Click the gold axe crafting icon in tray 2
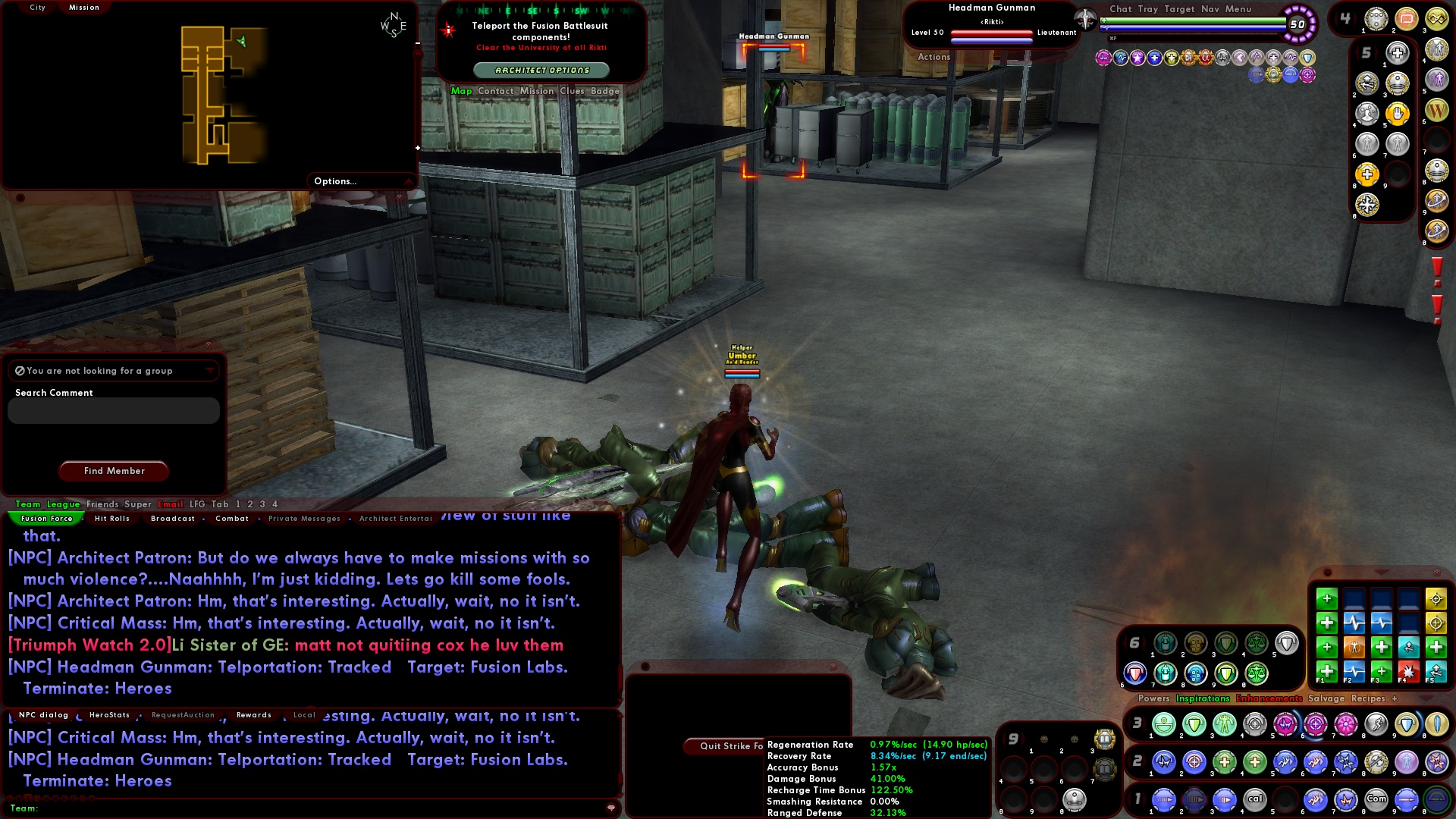1456x819 pixels. pos(1376,763)
